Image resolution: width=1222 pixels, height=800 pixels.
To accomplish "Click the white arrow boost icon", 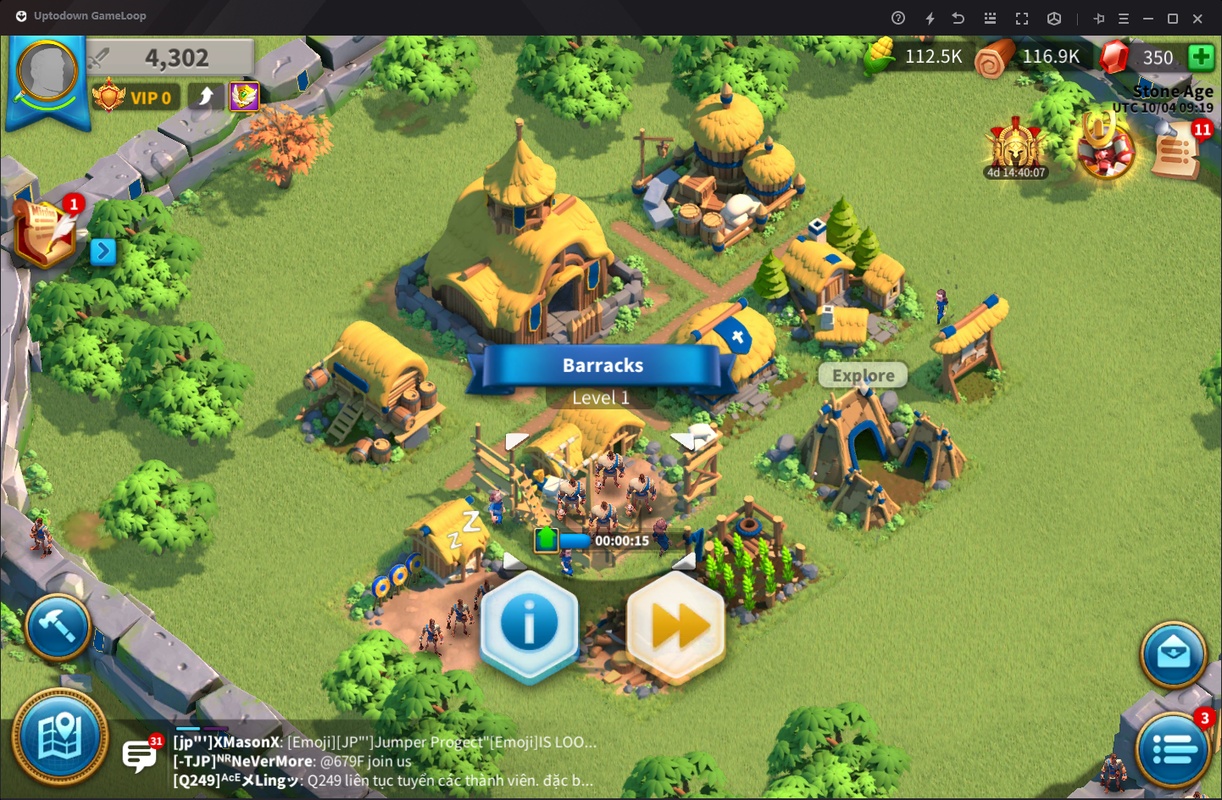I will 206,97.
